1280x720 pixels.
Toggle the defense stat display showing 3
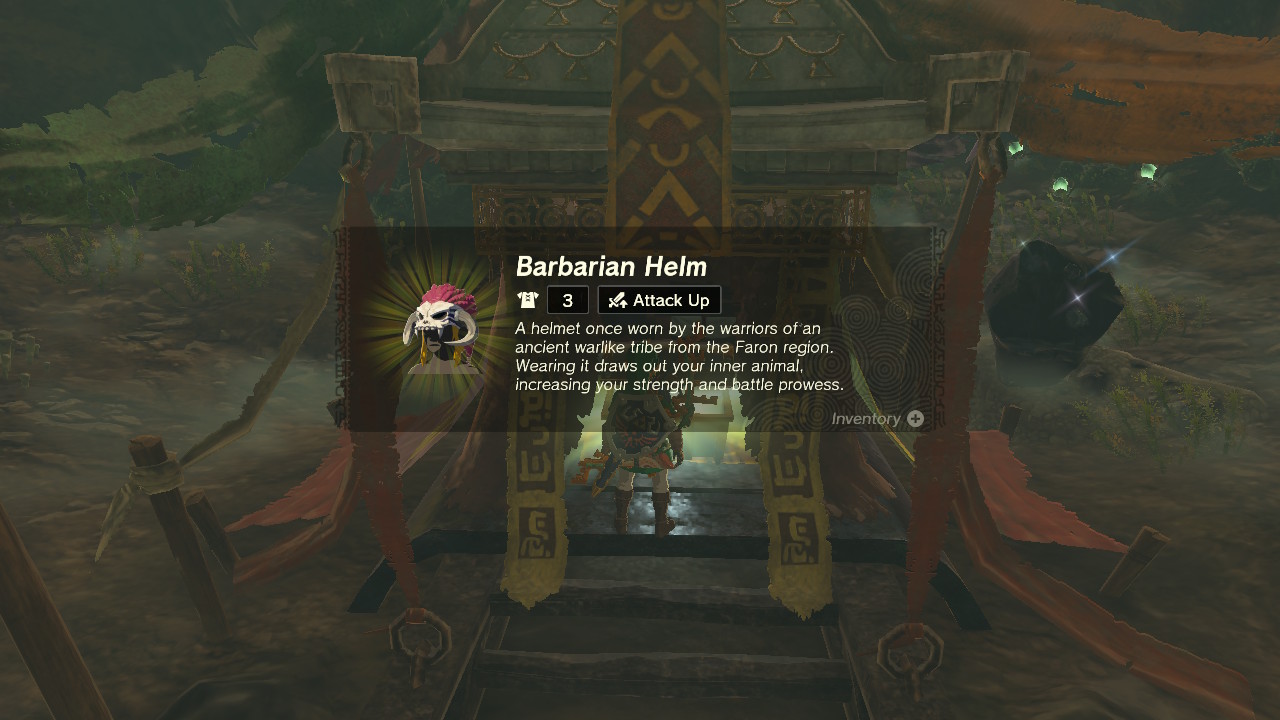click(x=566, y=299)
